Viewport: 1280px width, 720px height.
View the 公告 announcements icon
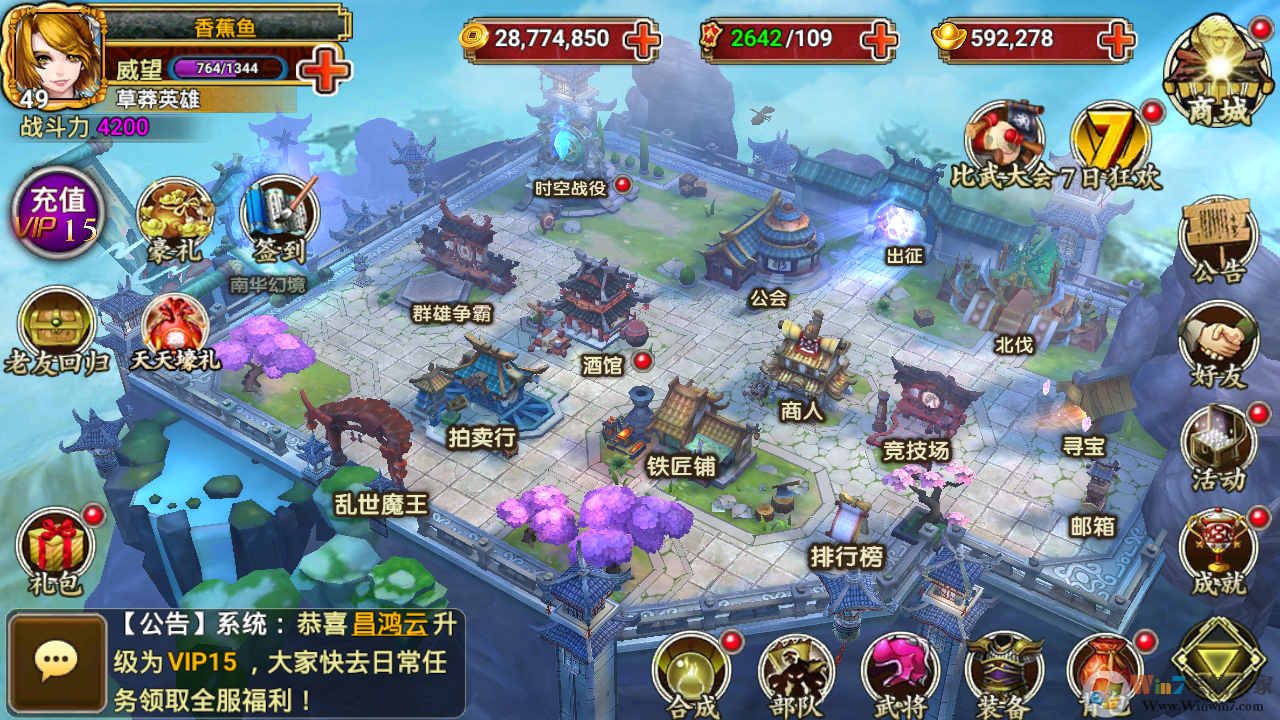pyautogui.click(x=1215, y=235)
